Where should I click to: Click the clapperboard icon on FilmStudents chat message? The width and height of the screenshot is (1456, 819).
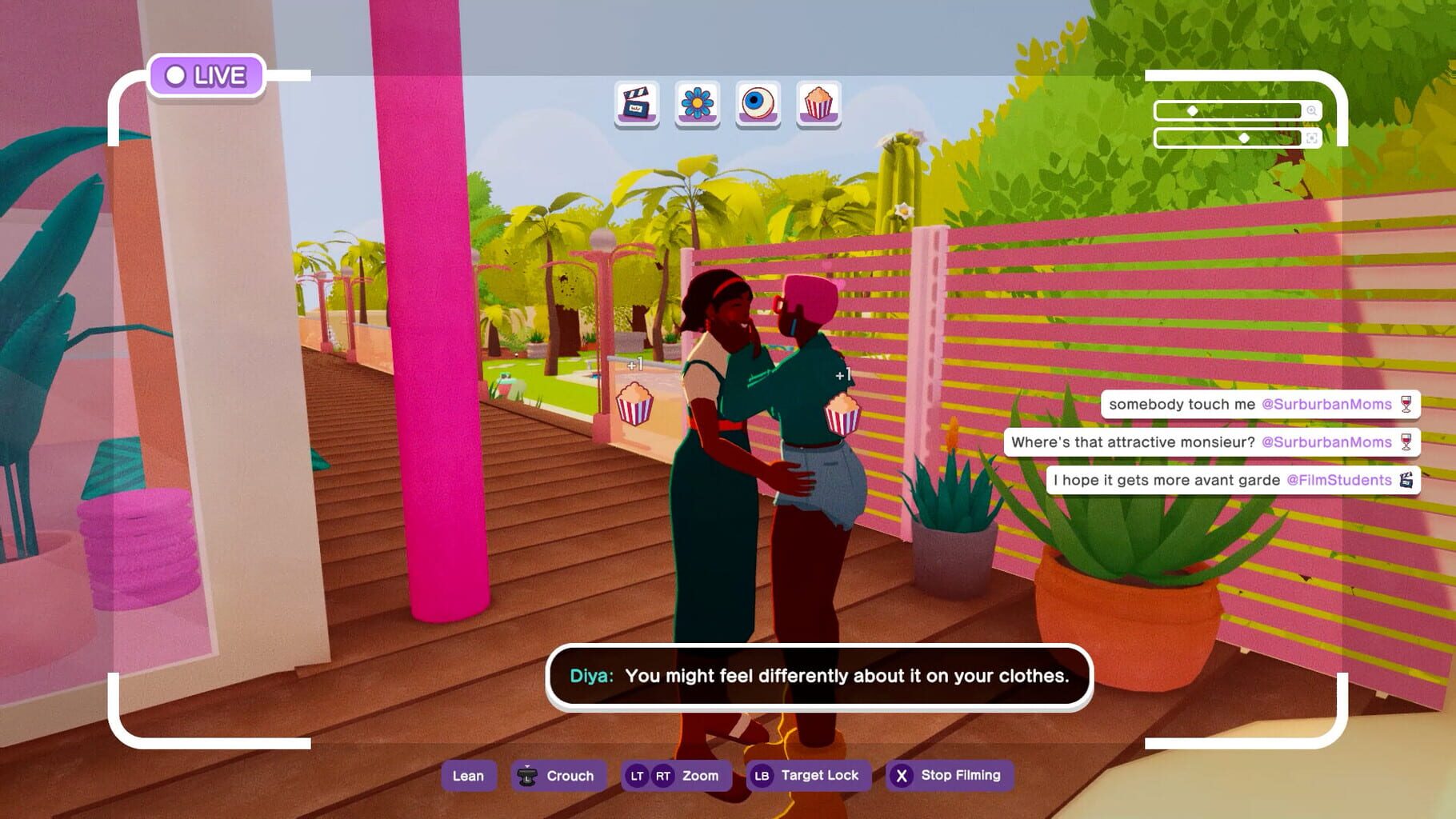point(1406,480)
